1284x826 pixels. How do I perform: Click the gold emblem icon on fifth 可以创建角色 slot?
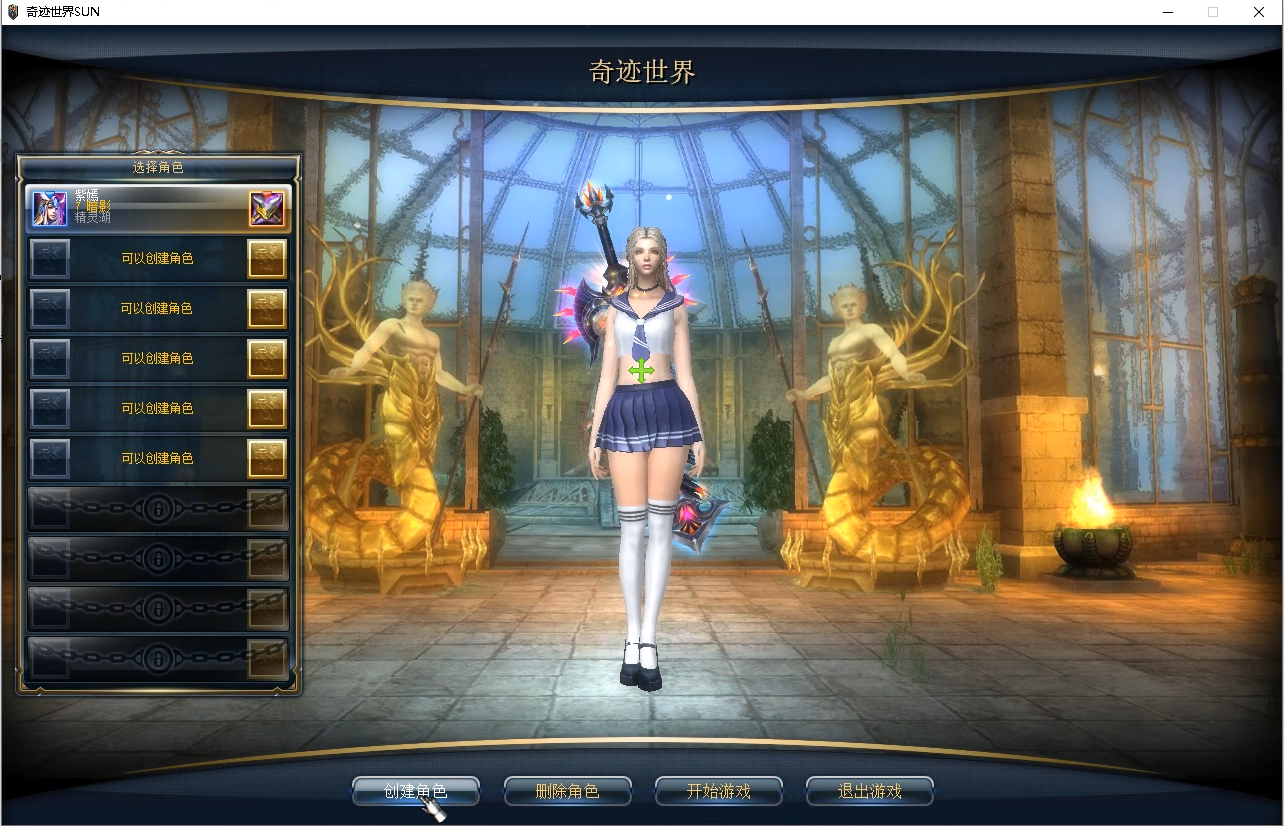coord(267,457)
